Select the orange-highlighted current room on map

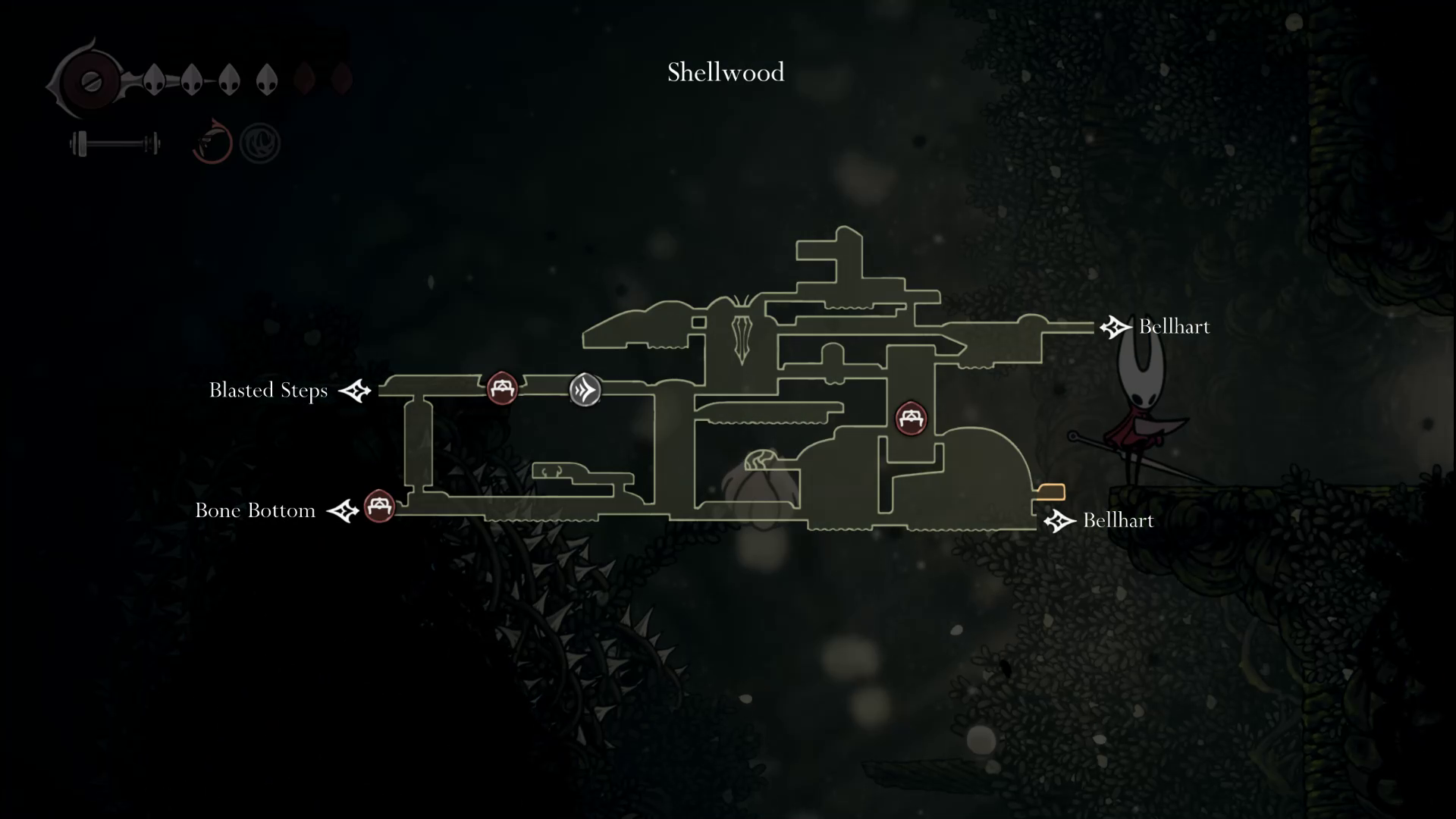click(1051, 491)
